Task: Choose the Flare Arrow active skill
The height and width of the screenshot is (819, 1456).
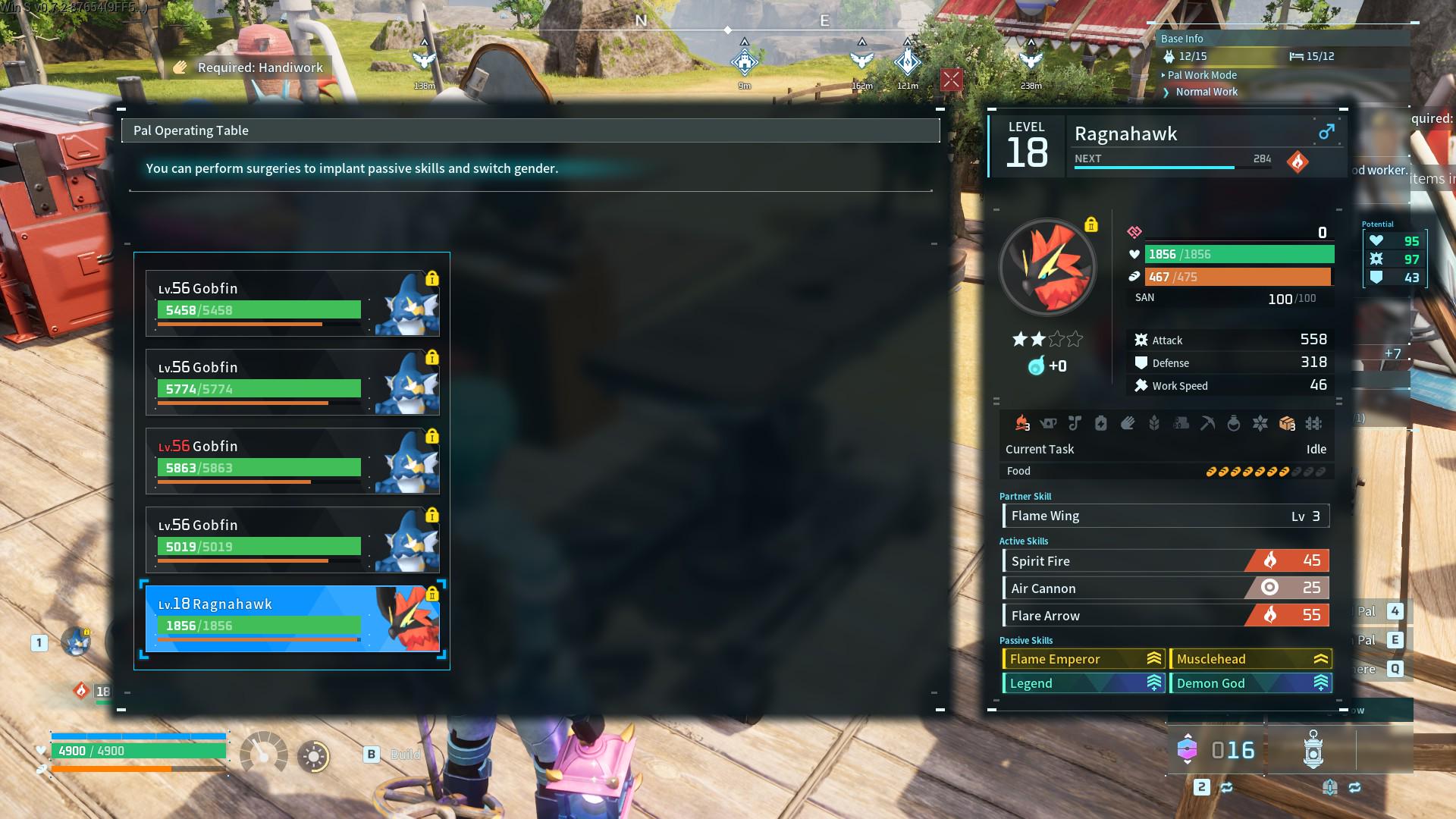Action: (x=1165, y=616)
